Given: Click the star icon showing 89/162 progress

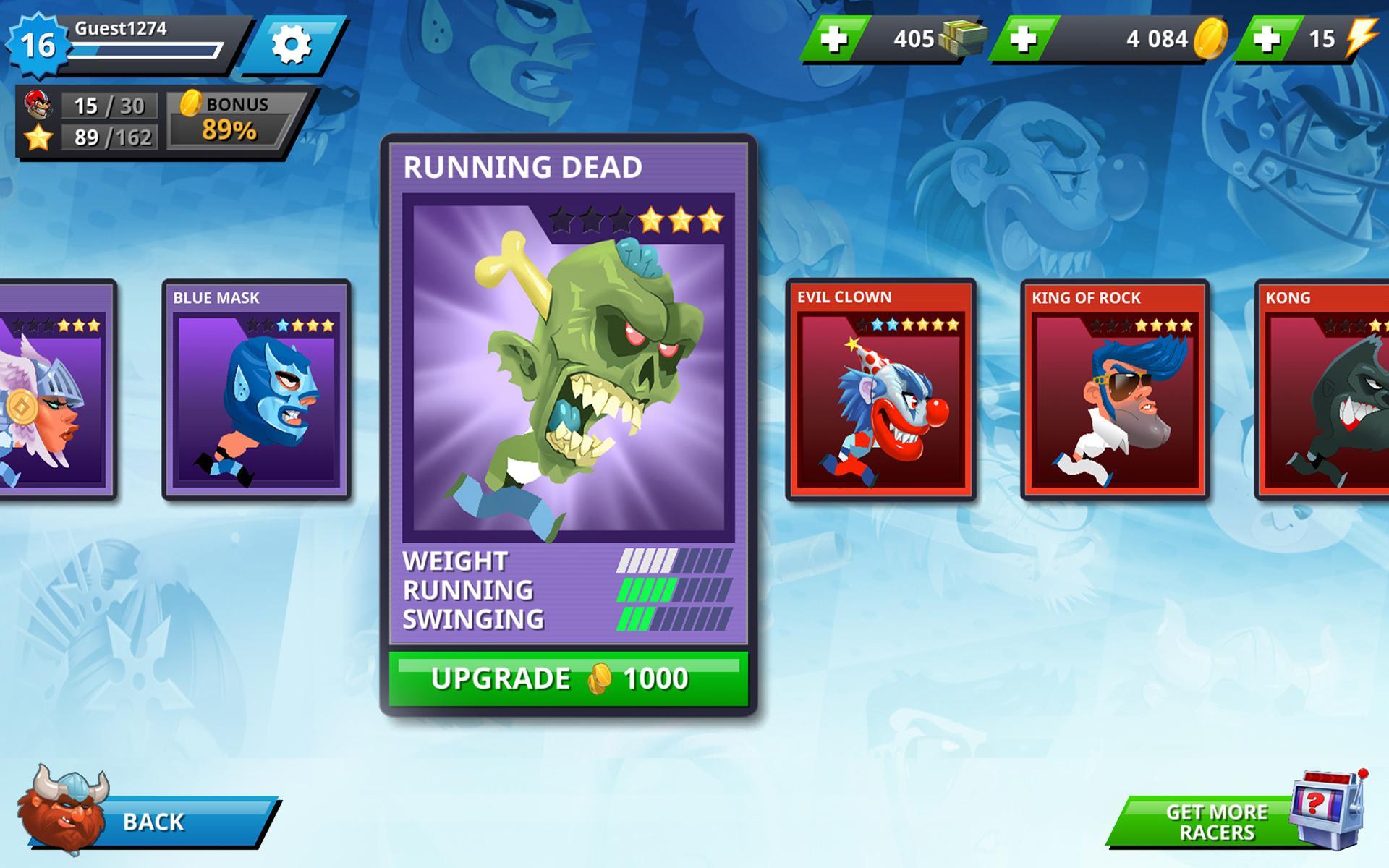Looking at the screenshot, I should click(x=40, y=135).
